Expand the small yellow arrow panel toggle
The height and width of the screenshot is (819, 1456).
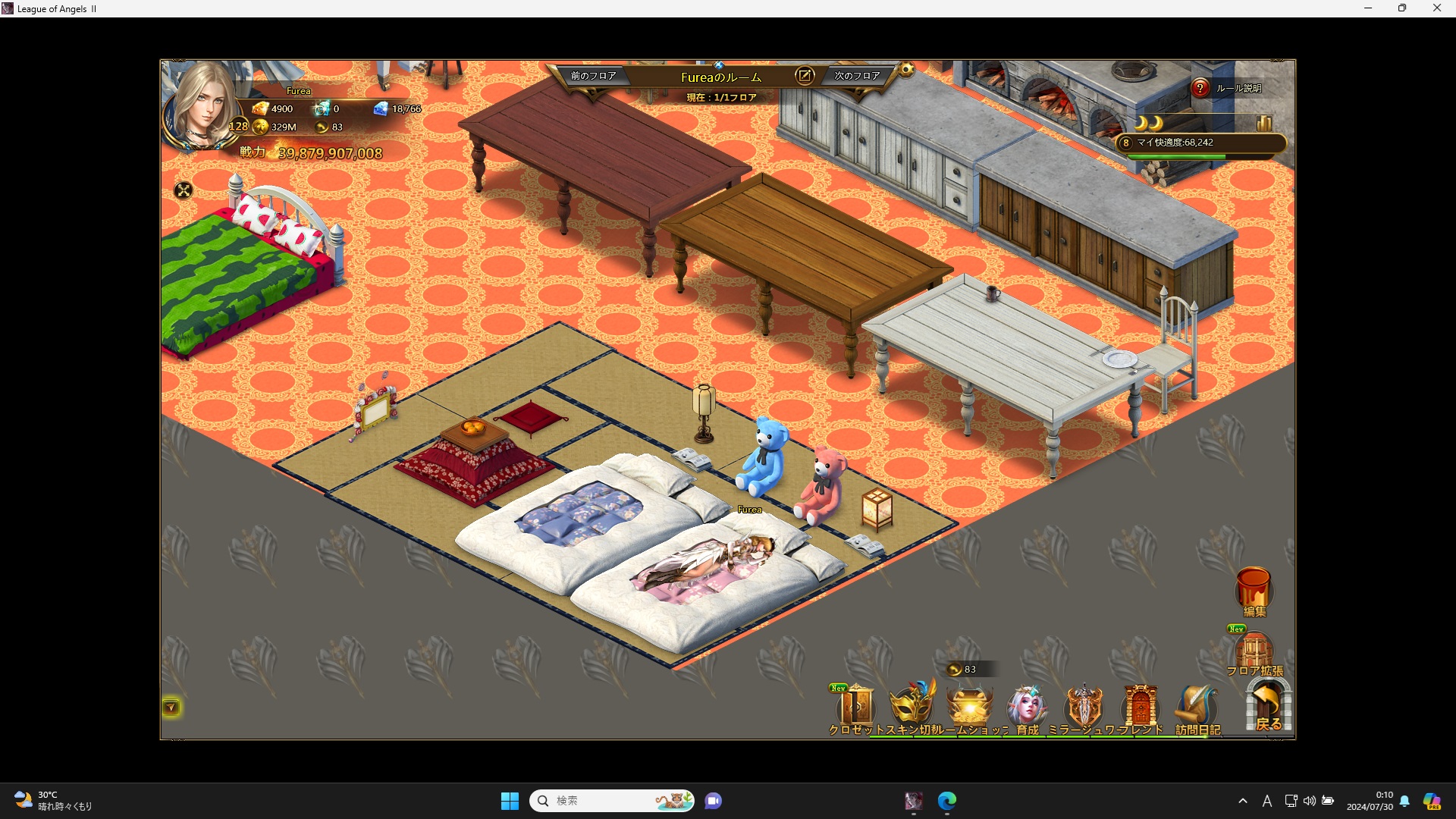click(x=171, y=708)
